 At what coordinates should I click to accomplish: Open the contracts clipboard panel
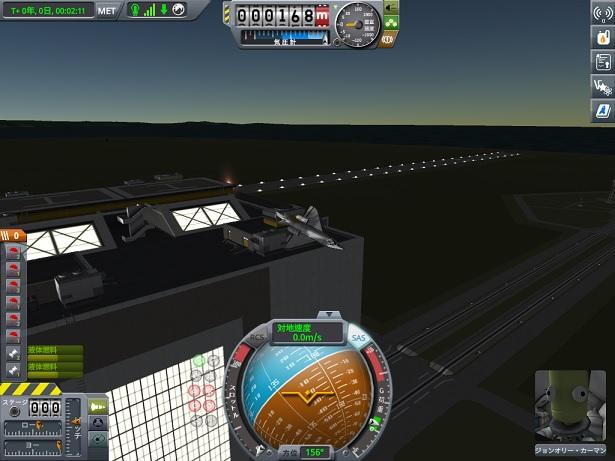601,61
